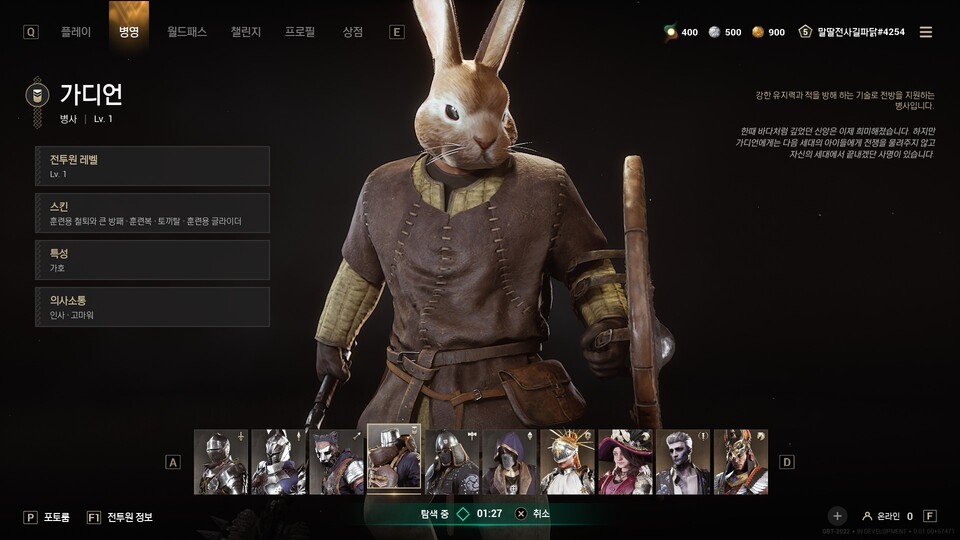Show 전투원 정보 details
This screenshot has width=960, height=540.
129,517
